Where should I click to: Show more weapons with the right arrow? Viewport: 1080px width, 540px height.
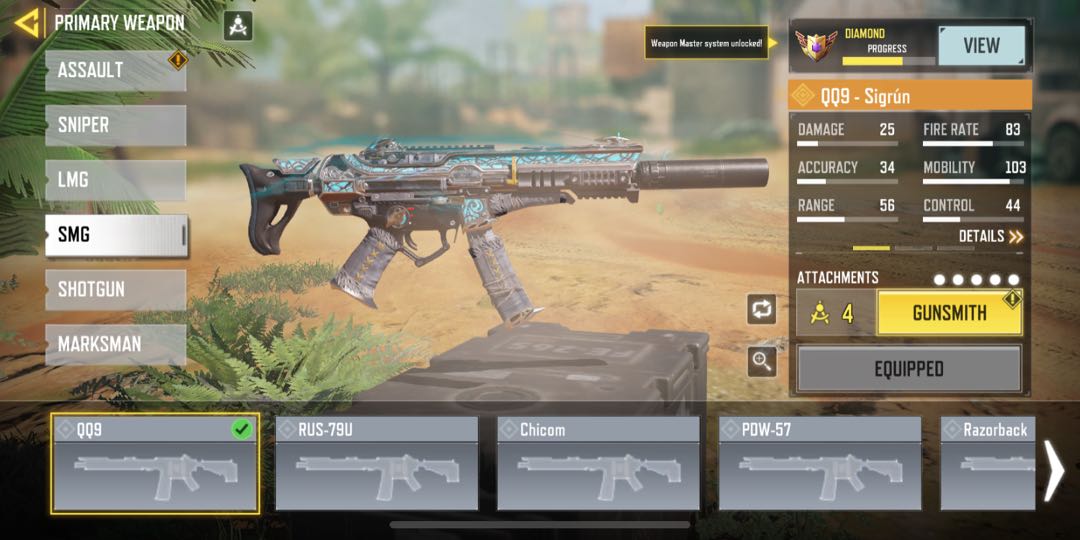pos(1054,470)
